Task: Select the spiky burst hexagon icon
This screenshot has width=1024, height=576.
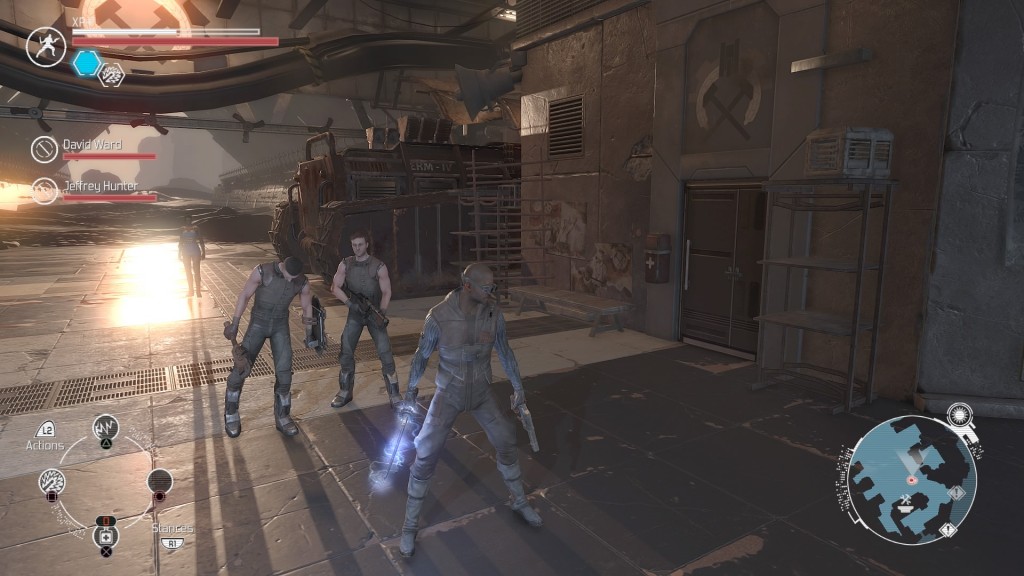Action: click(111, 73)
